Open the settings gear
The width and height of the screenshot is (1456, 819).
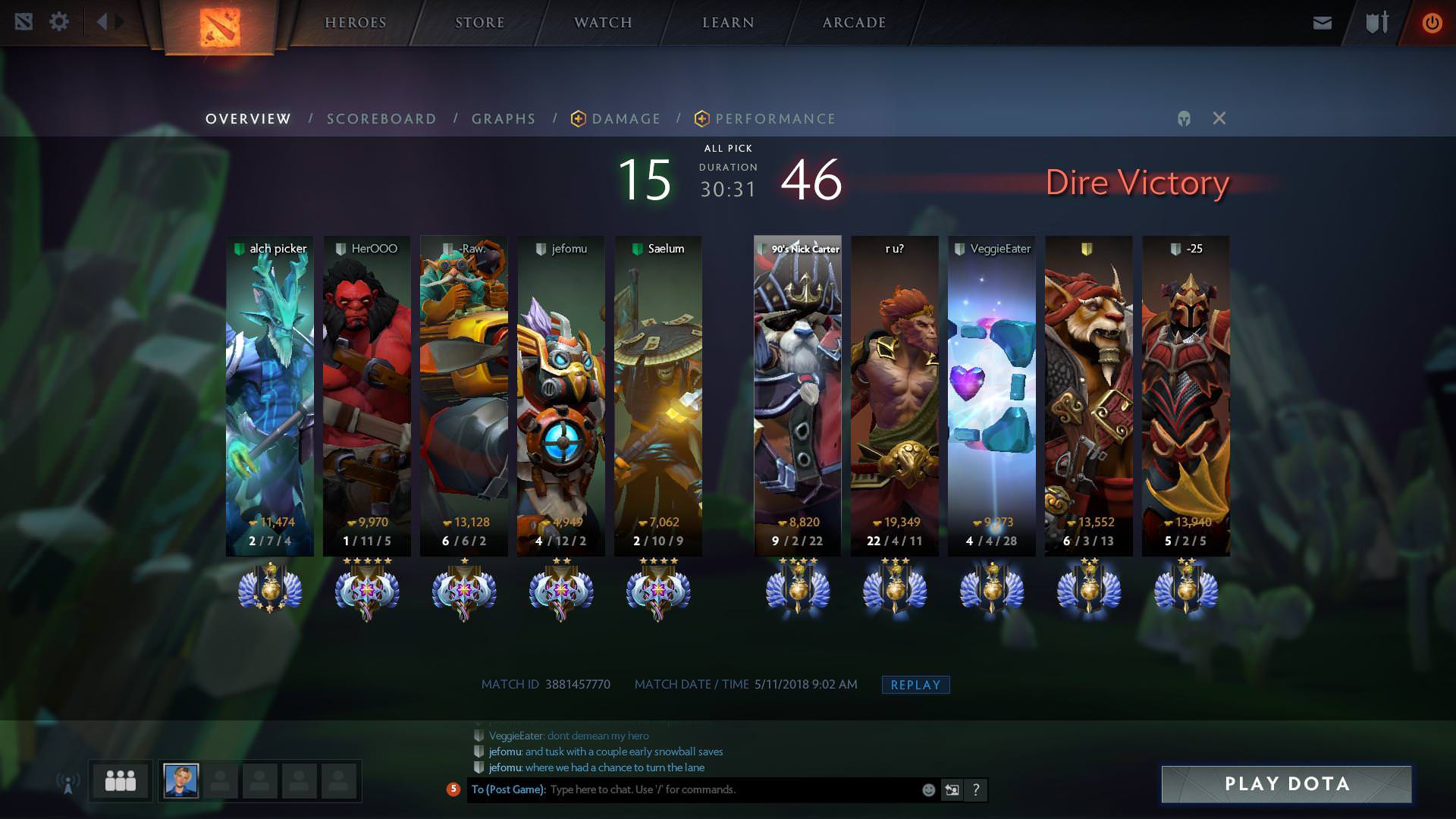(59, 22)
